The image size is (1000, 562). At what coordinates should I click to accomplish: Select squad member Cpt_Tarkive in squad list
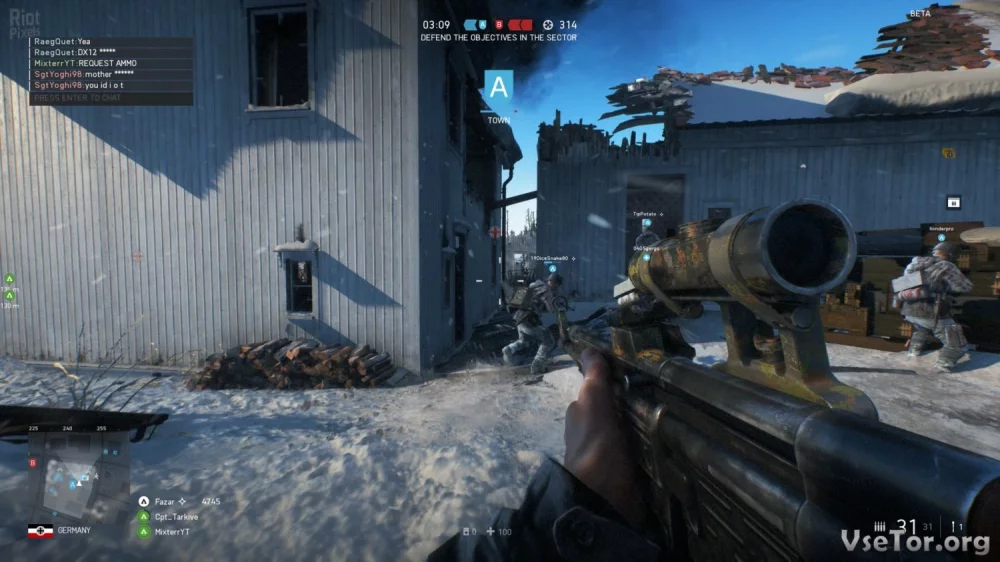coord(175,517)
